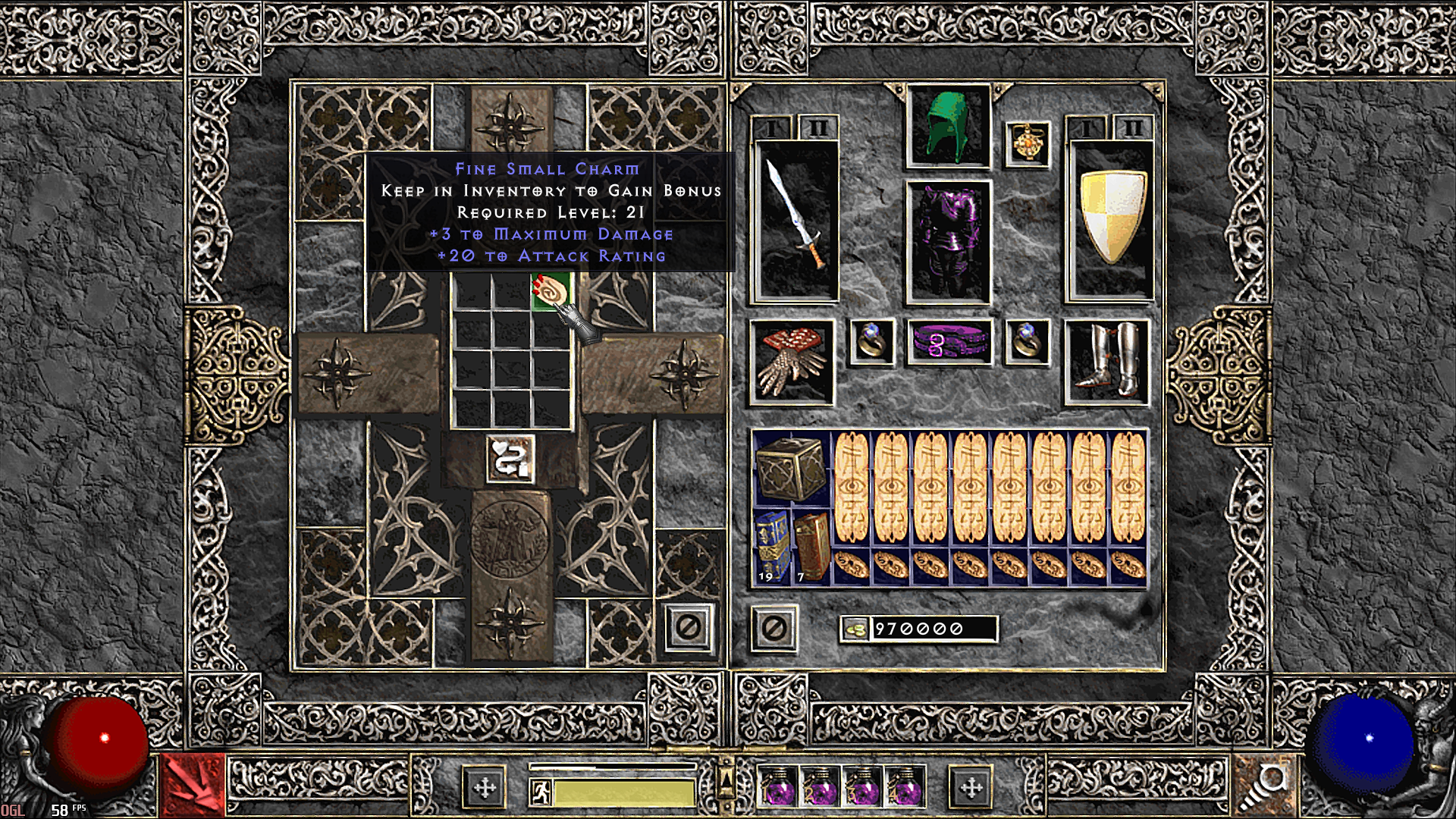Screen dimensions: 1456x819
Task: Select the equipped boots slot
Action: pyautogui.click(x=1106, y=360)
